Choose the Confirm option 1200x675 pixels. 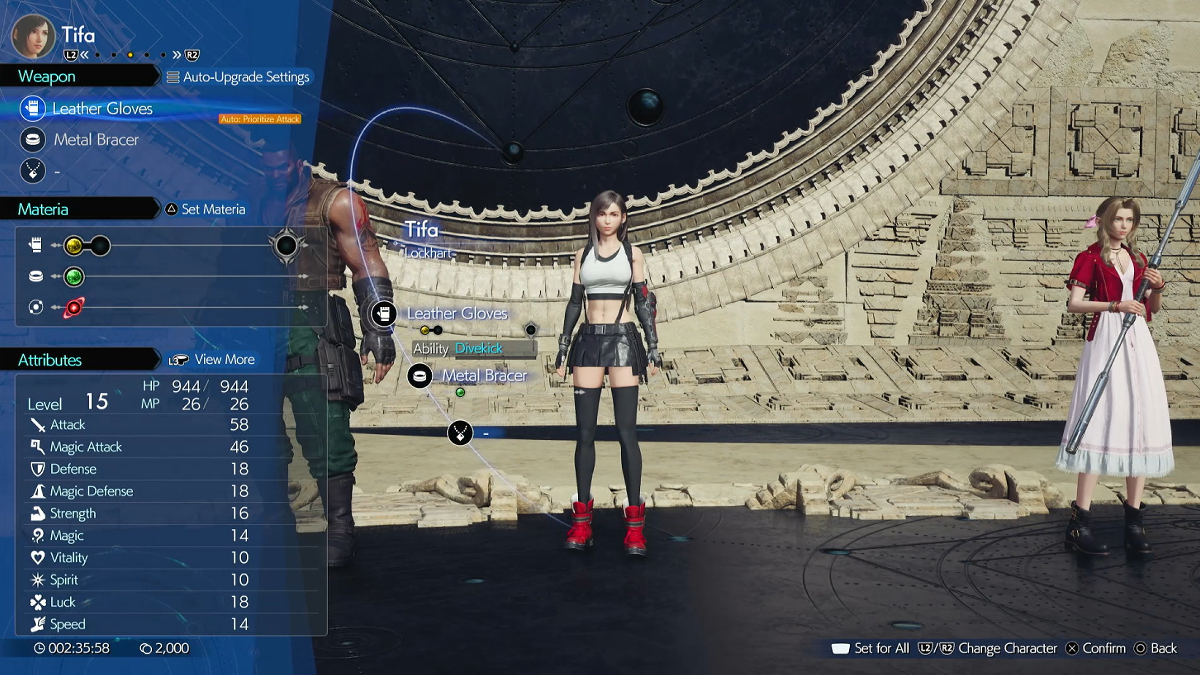1096,648
